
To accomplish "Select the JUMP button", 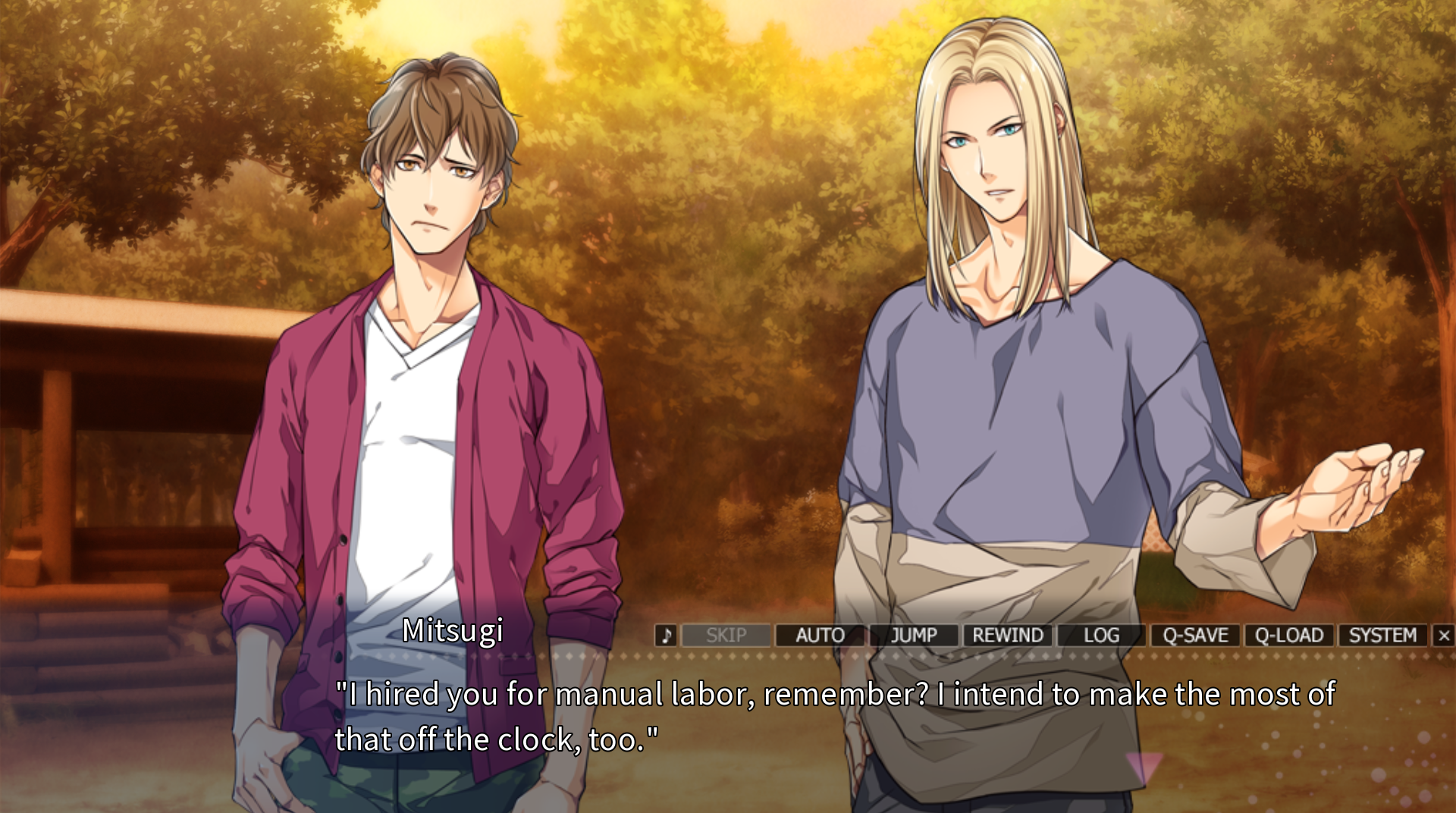I will [x=914, y=636].
